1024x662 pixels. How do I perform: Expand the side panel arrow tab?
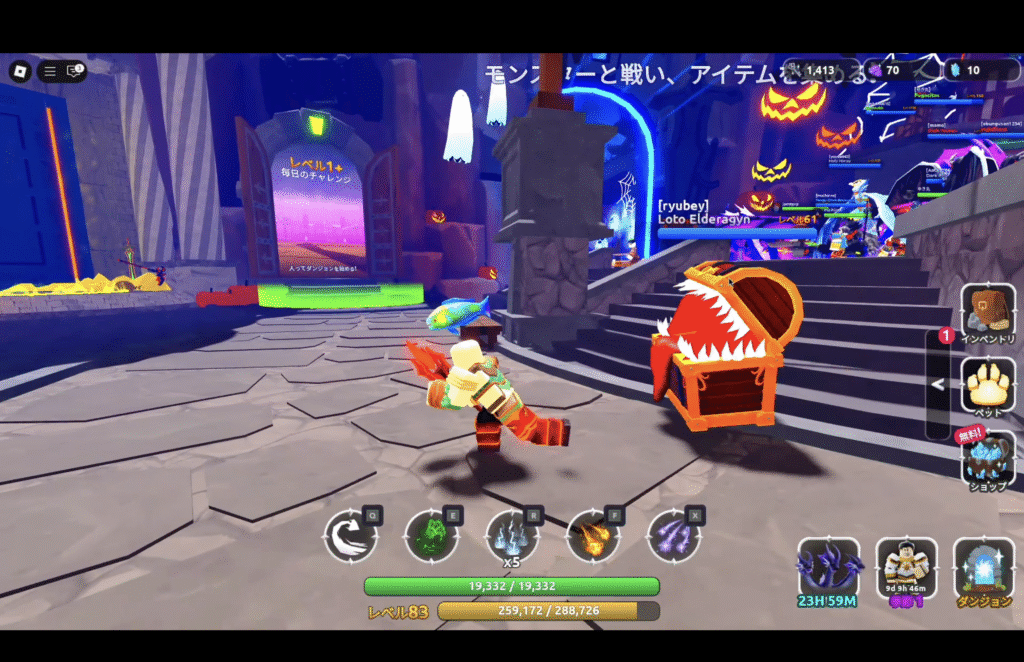click(x=938, y=384)
